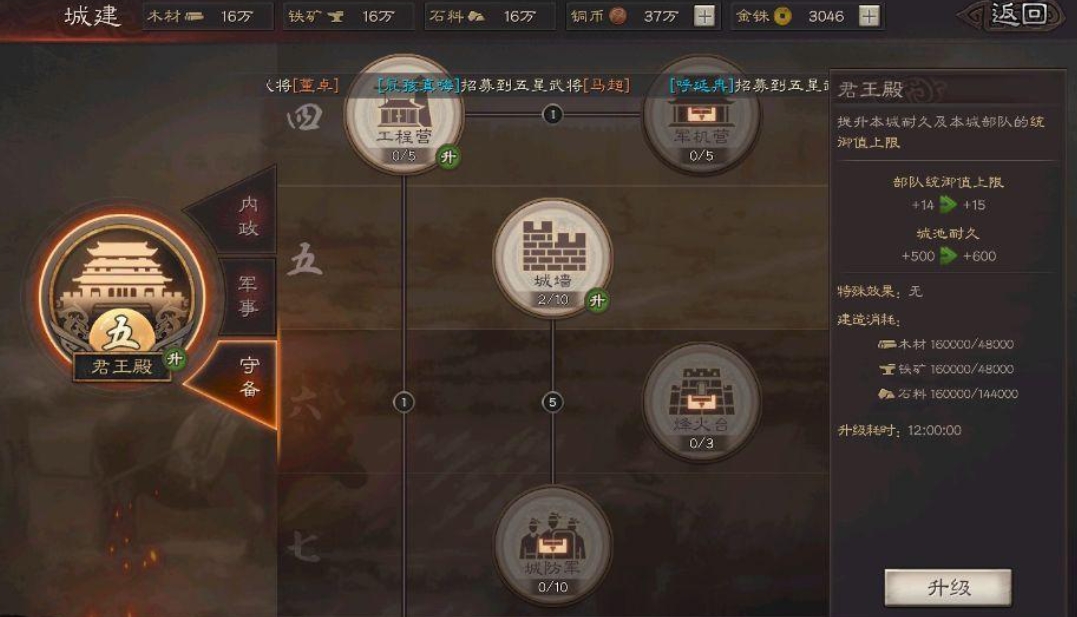Viewport: 1077px width, 617px height.
Task: Open the 城墙 building node
Action: [x=552, y=256]
